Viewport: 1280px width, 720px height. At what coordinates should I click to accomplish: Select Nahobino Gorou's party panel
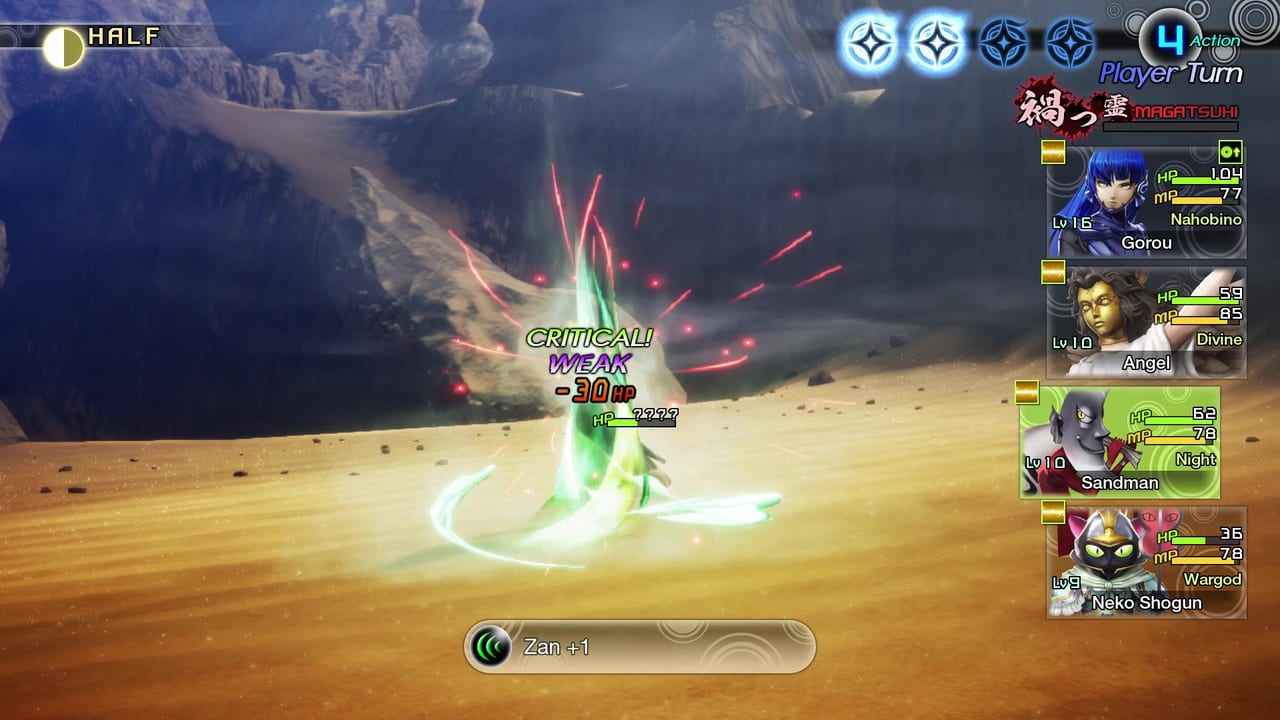1146,202
